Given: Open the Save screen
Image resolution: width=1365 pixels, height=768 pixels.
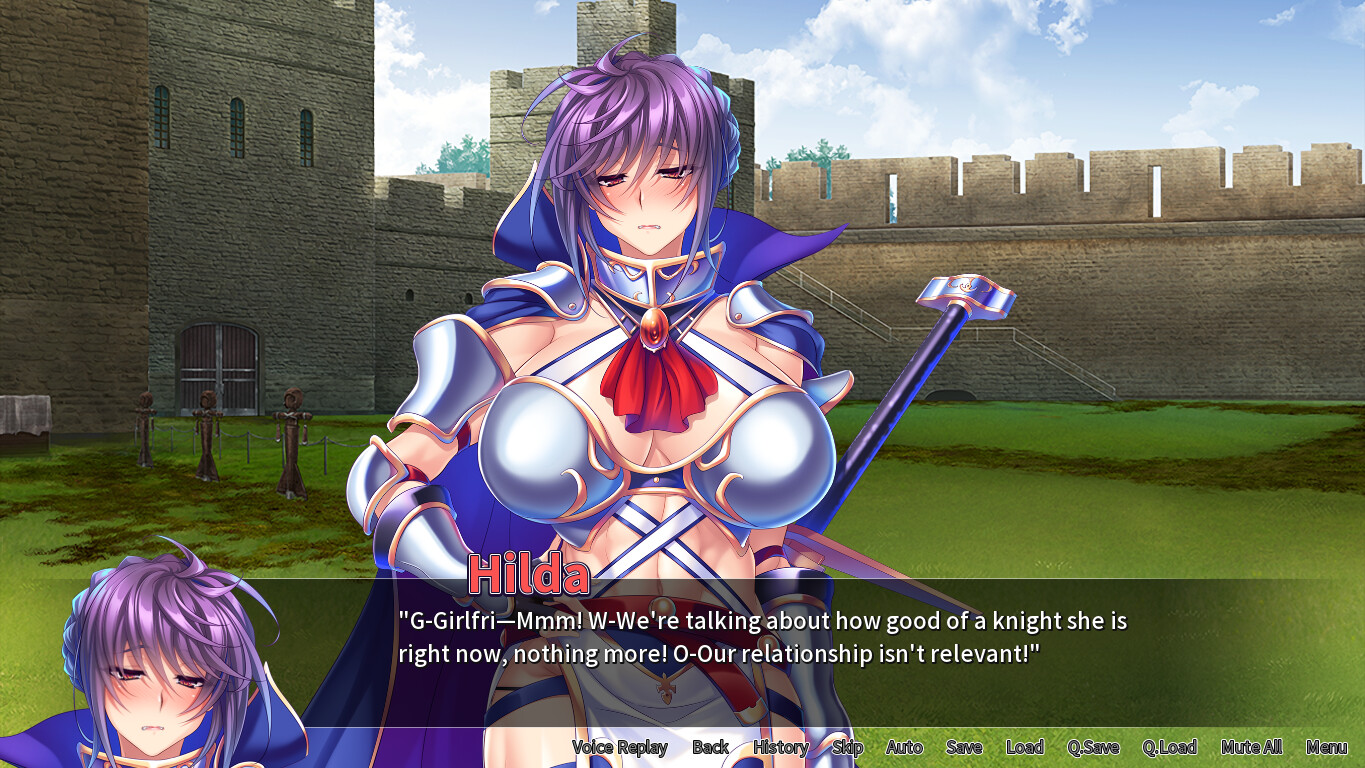Looking at the screenshot, I should pos(963,747).
